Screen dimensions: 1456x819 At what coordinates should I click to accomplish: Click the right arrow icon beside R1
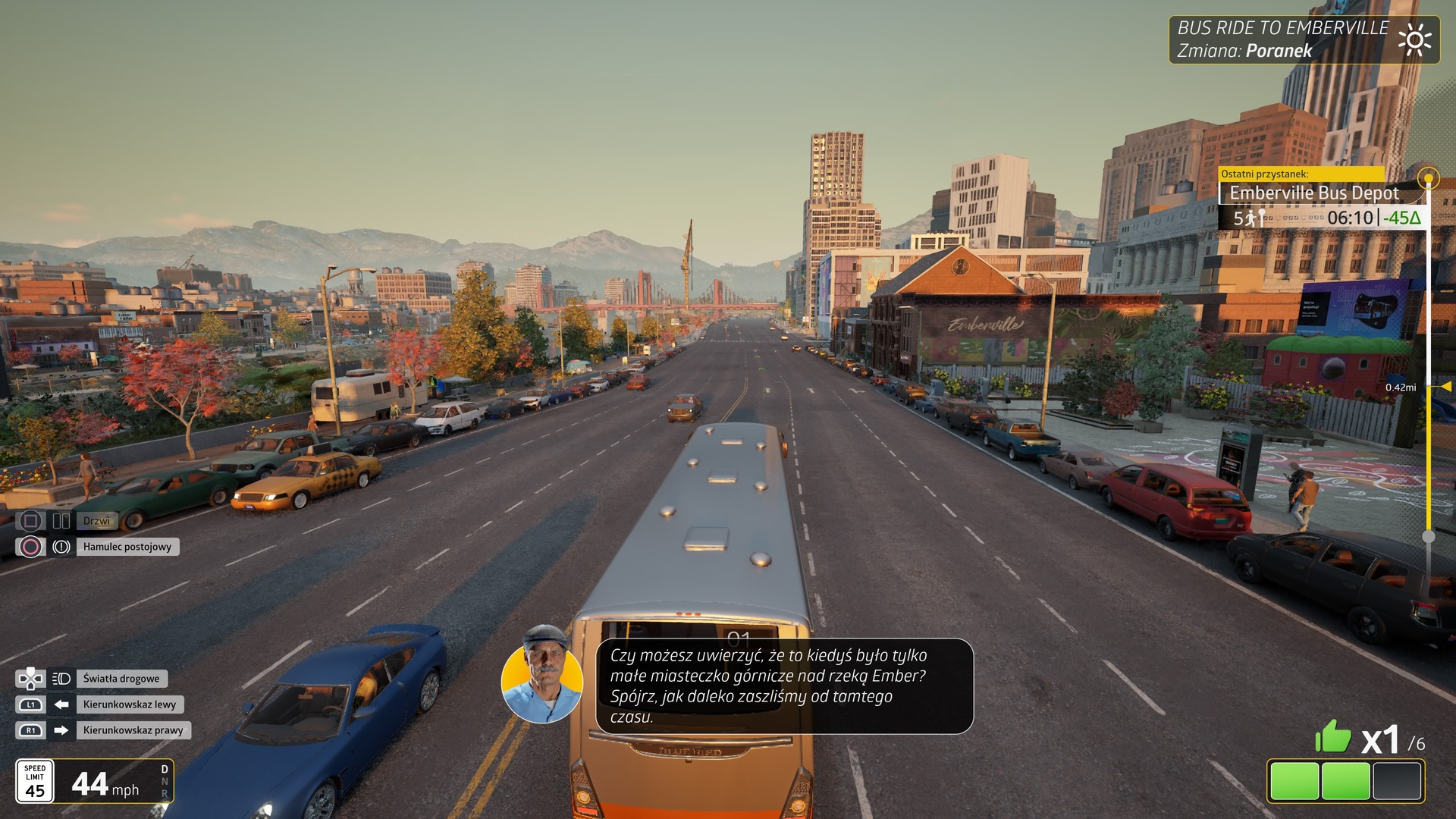tap(62, 730)
